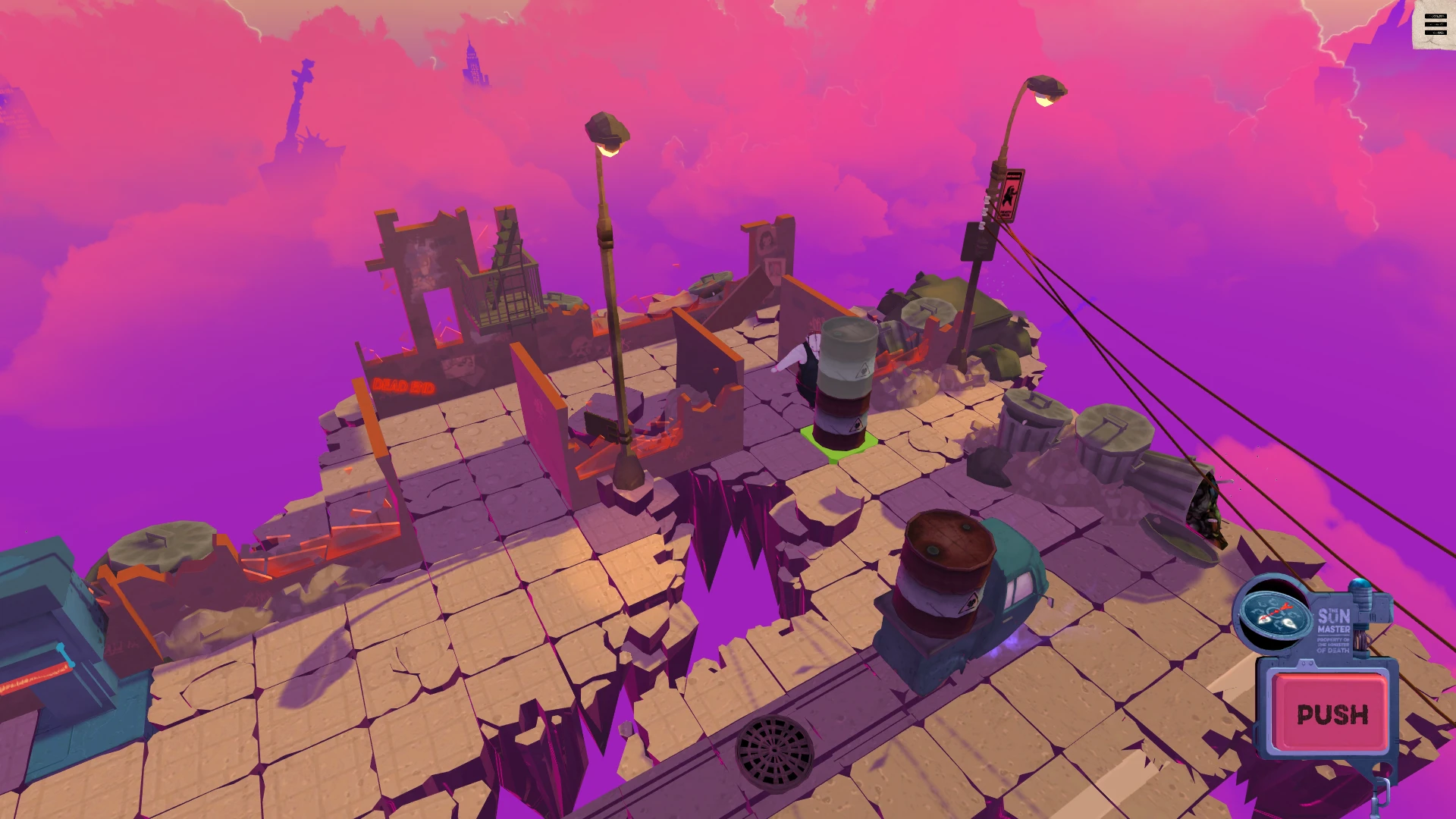Hit the red PUSH button
The width and height of the screenshot is (1456, 819).
[1332, 713]
